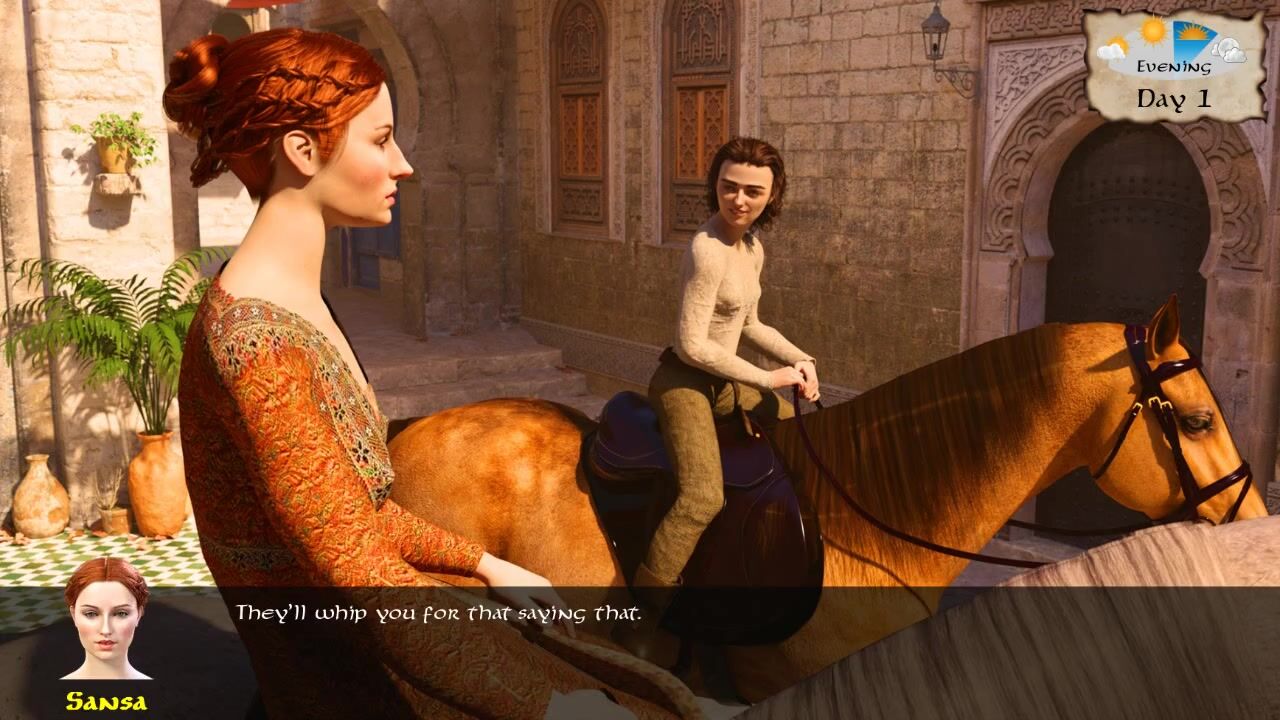Advance the dialogue by clicking Sansa's text line
The image size is (1280, 720).
(x=437, y=612)
